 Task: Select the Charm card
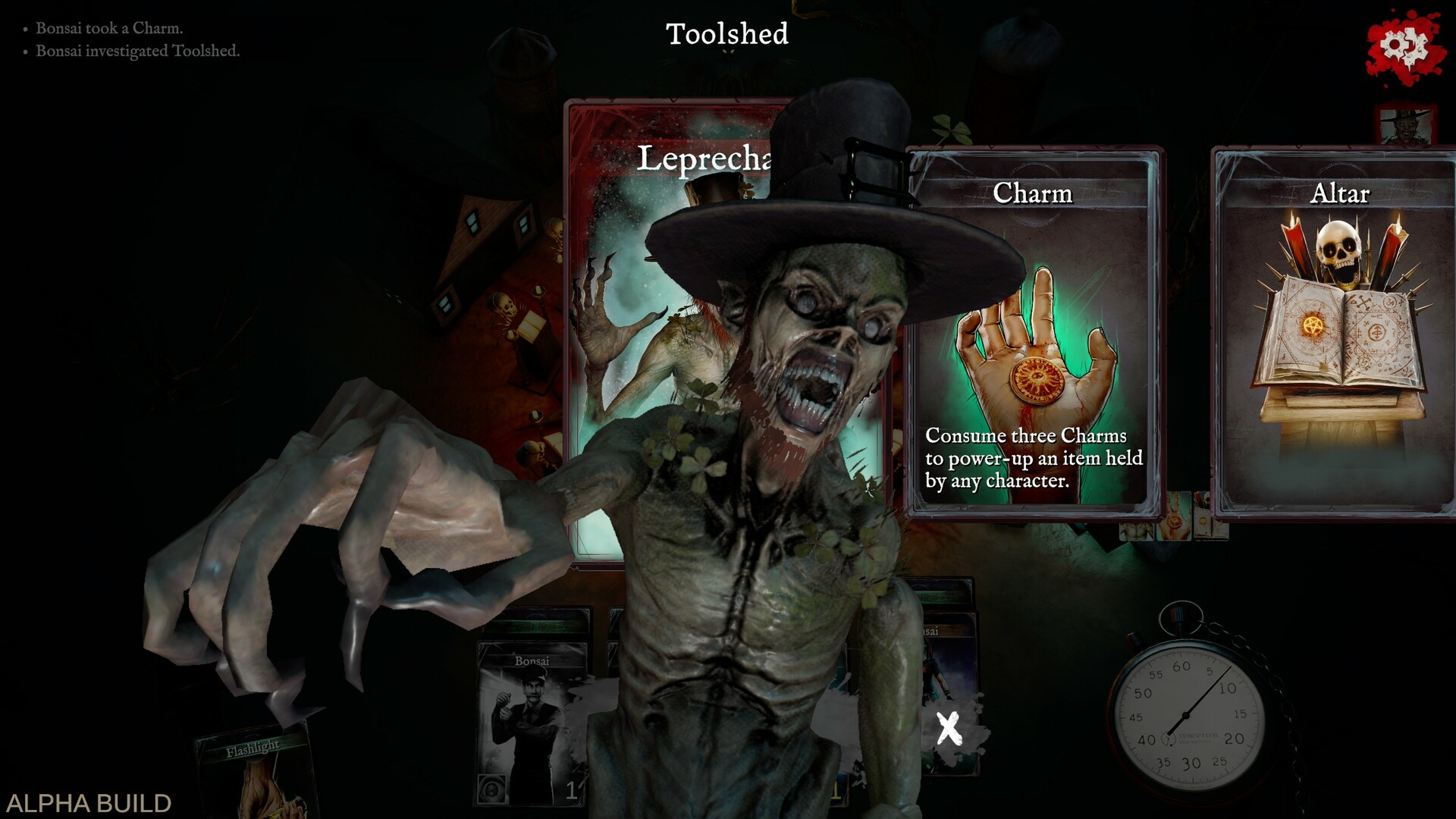[x=1031, y=326]
